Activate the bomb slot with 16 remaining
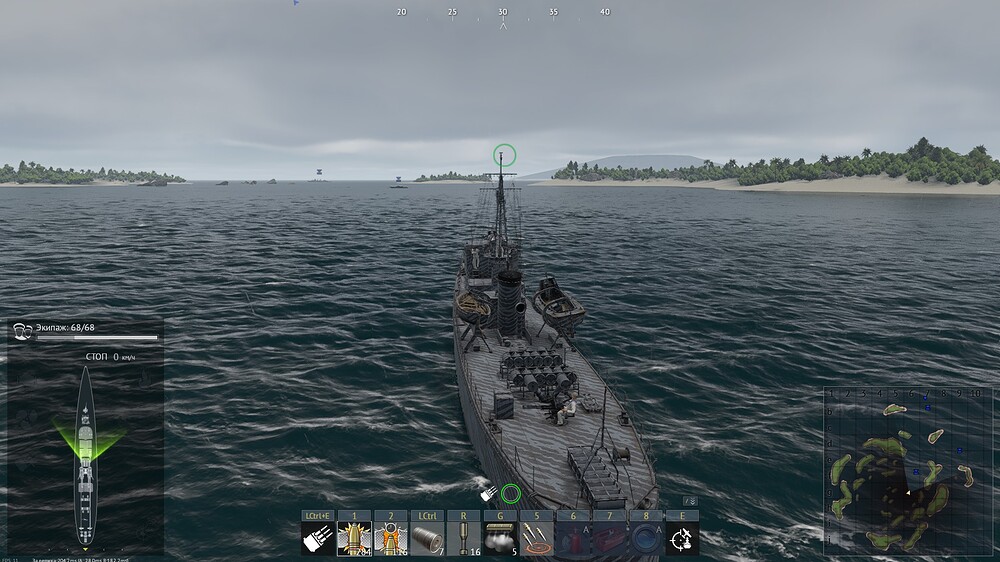The height and width of the screenshot is (562, 1000). (463, 538)
